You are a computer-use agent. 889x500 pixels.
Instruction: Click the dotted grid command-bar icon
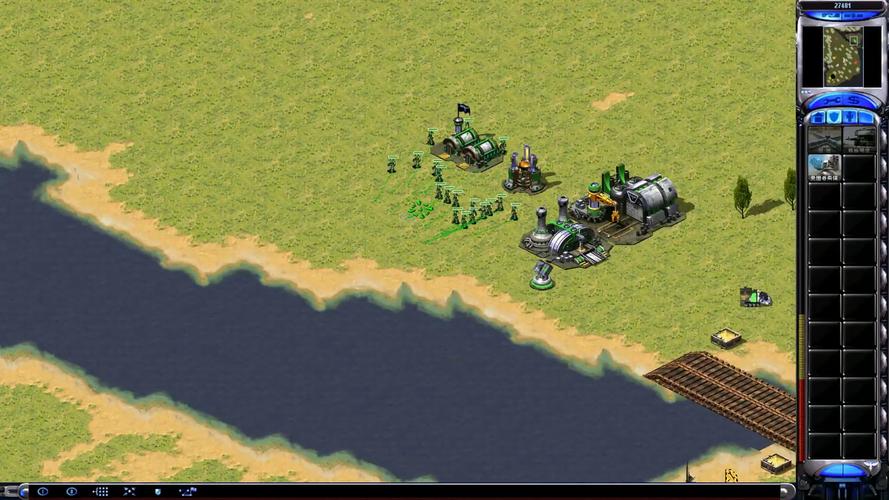[100, 492]
